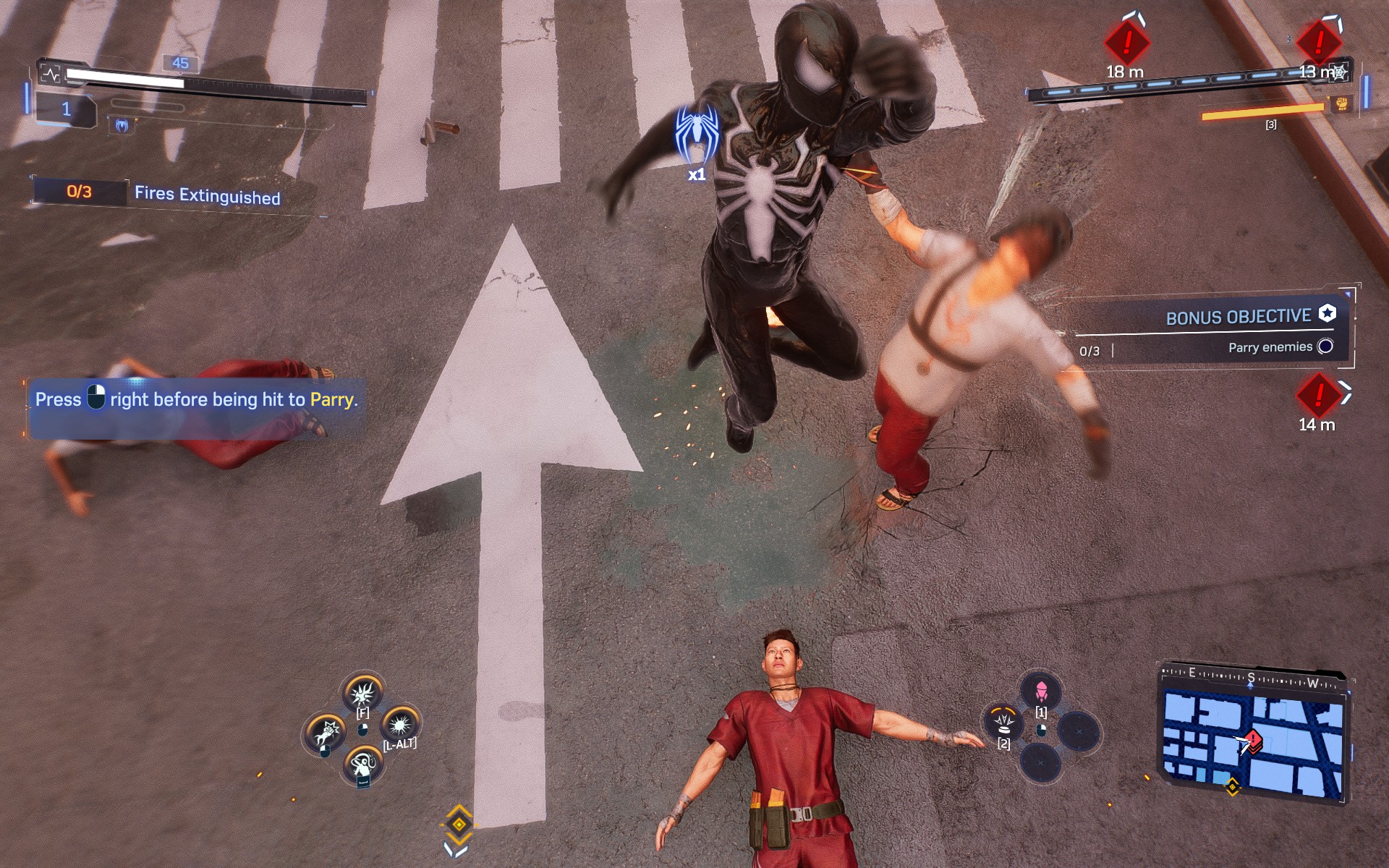Choose the pink rocket gadget slot
The image size is (1389, 868).
(x=1041, y=690)
